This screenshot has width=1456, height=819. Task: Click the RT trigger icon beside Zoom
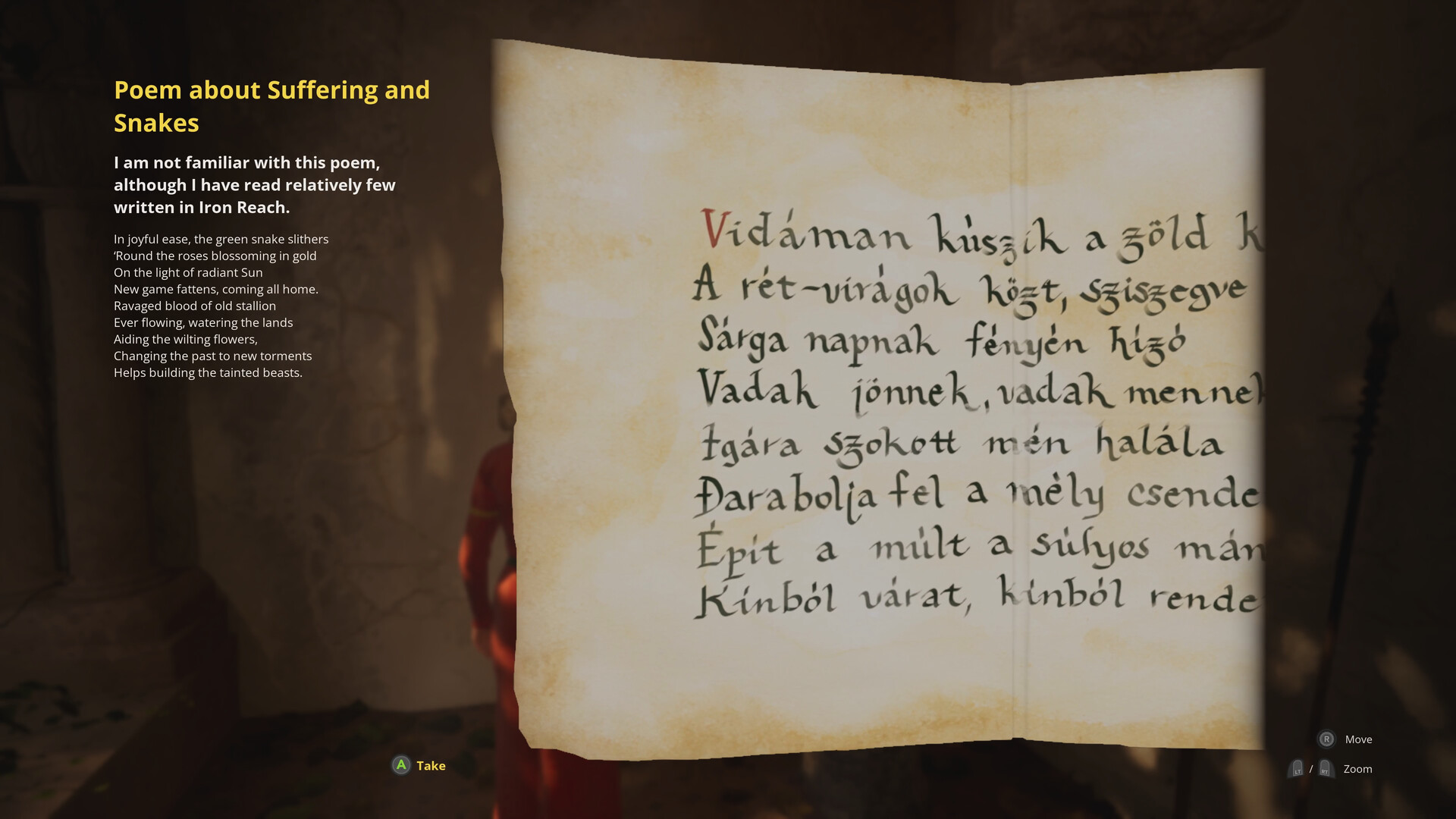1325,768
